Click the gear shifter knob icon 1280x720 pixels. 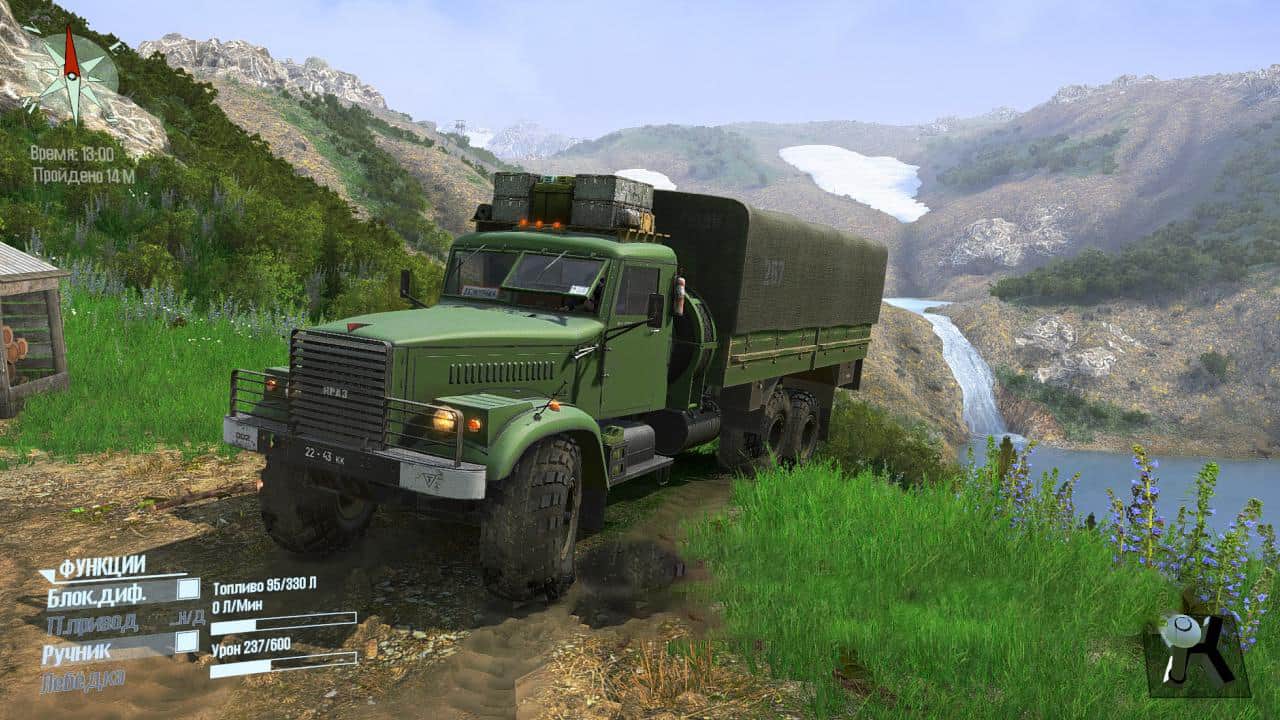1196,651
